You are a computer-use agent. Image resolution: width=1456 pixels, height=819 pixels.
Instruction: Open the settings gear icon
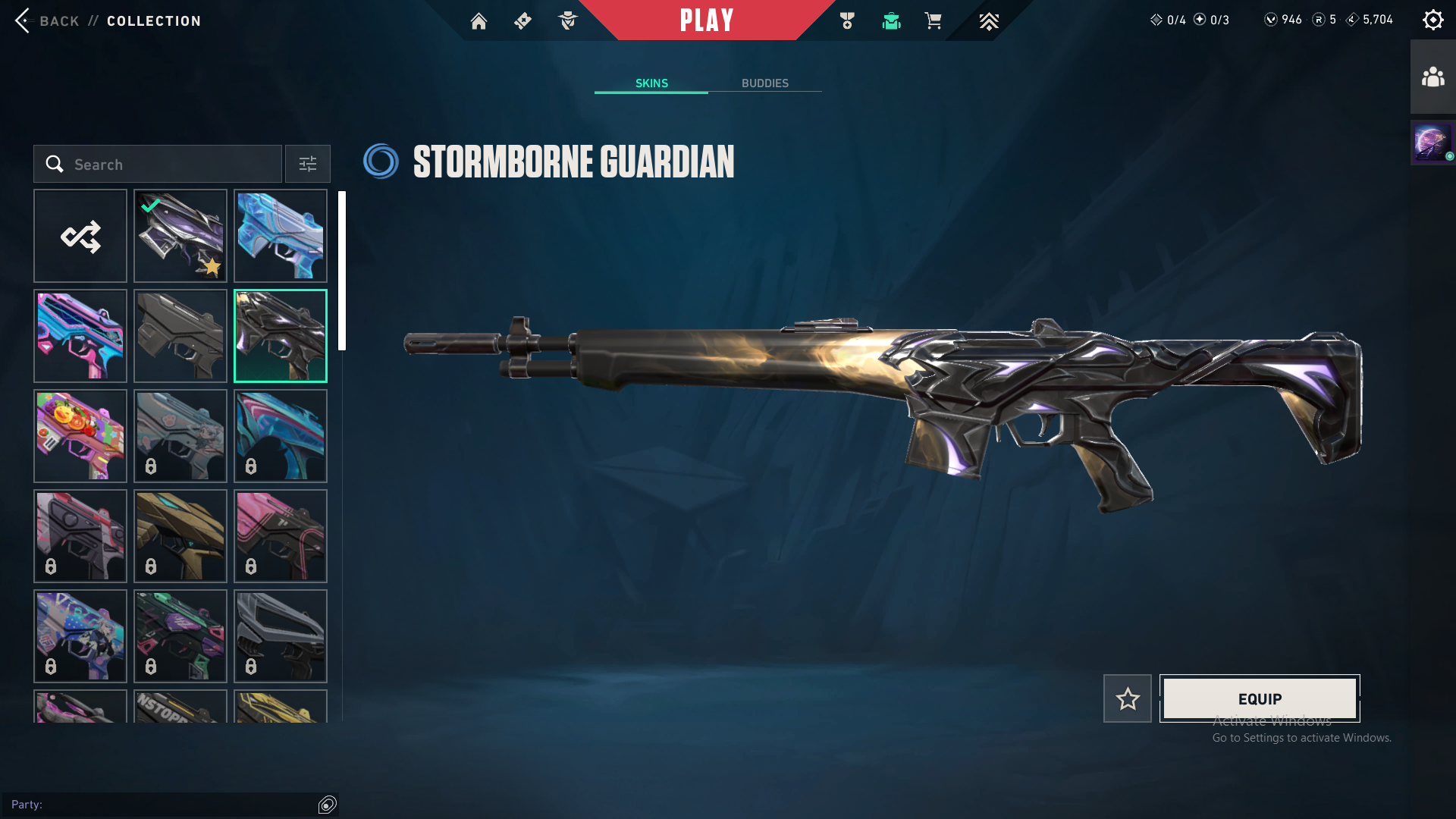click(x=1432, y=20)
